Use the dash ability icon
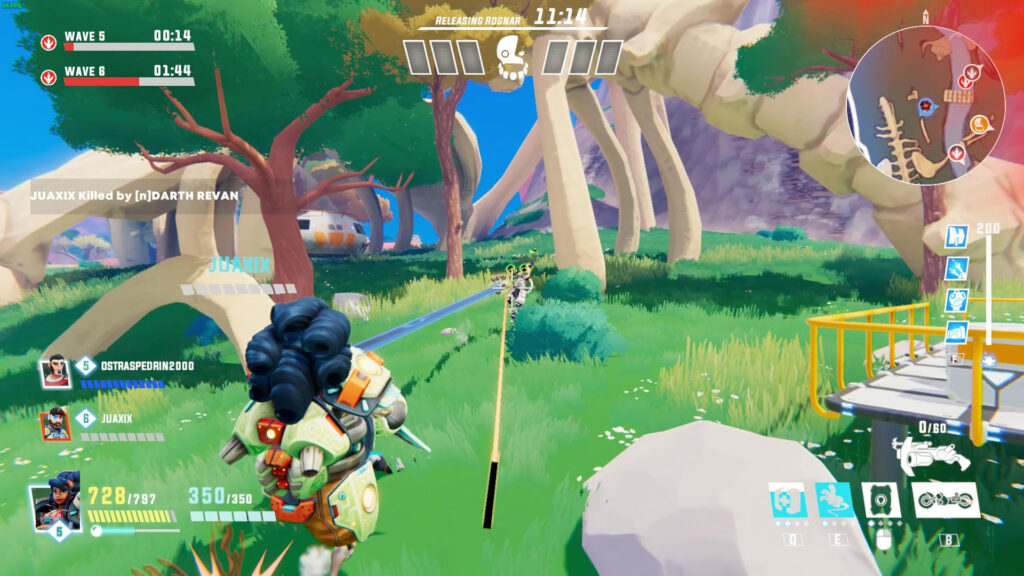The width and height of the screenshot is (1024, 576). point(834,500)
